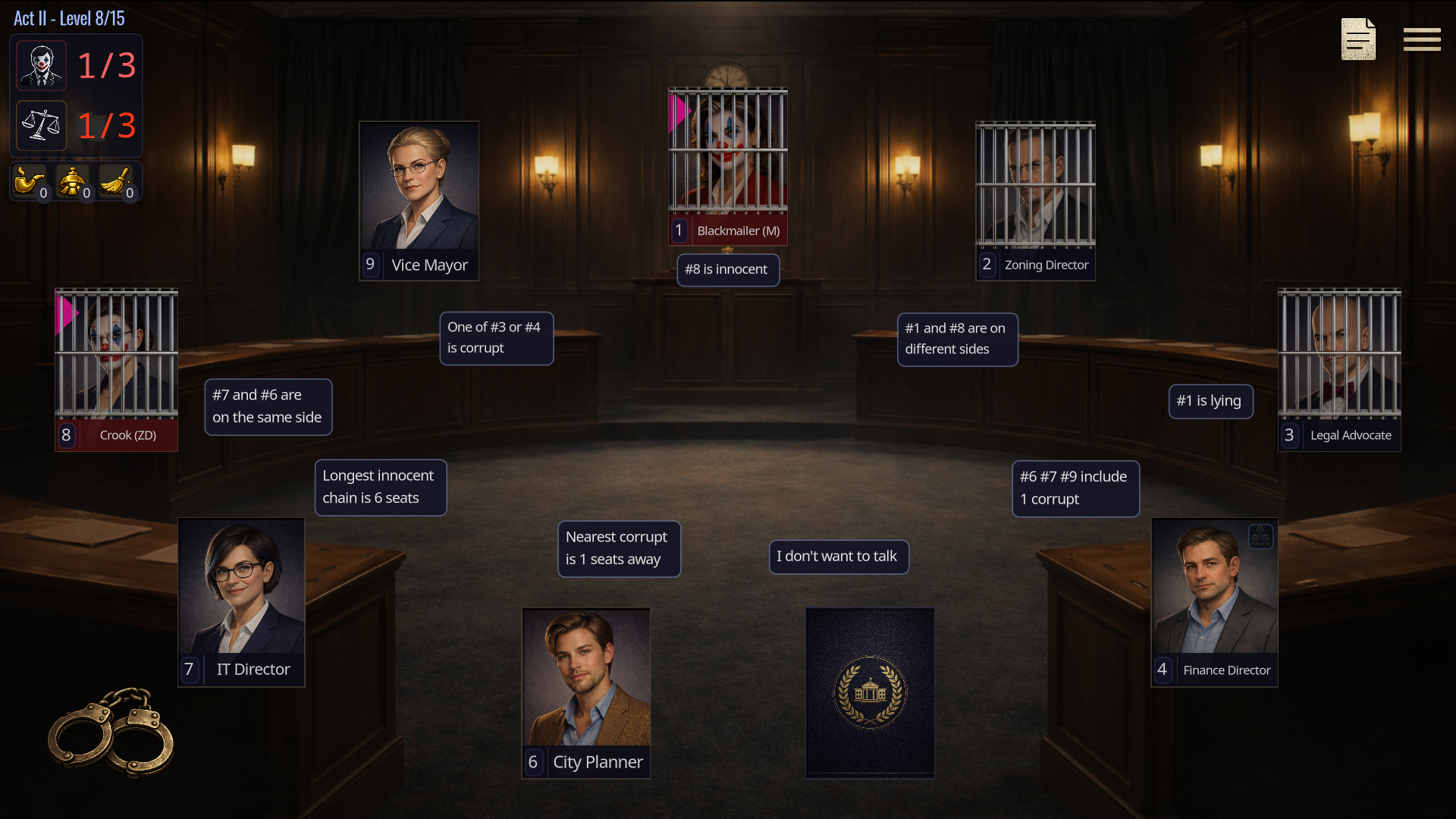Select the golden pipe item
The image size is (1456, 819).
[x=29, y=182]
